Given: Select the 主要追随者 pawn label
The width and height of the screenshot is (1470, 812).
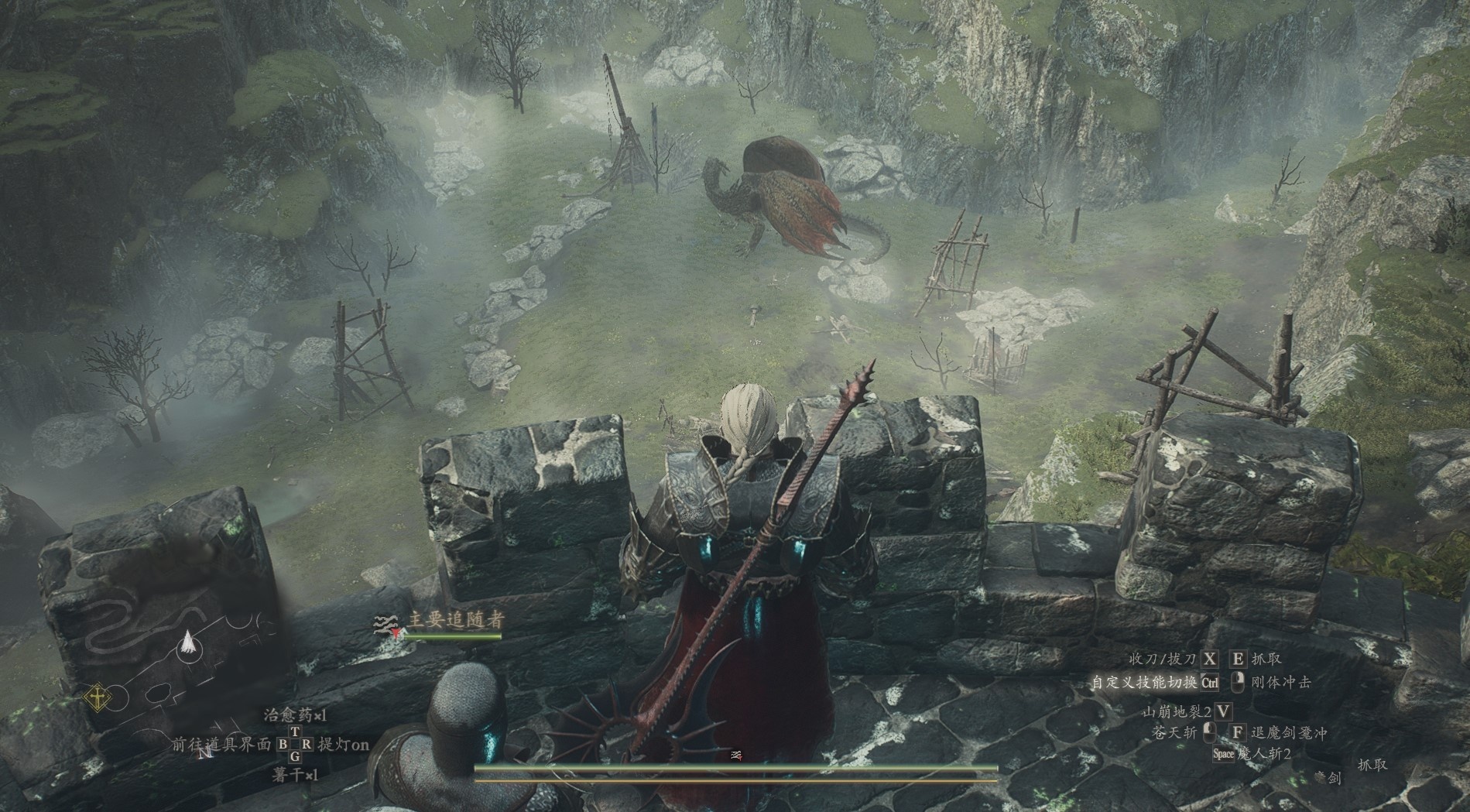Looking at the screenshot, I should click(455, 621).
